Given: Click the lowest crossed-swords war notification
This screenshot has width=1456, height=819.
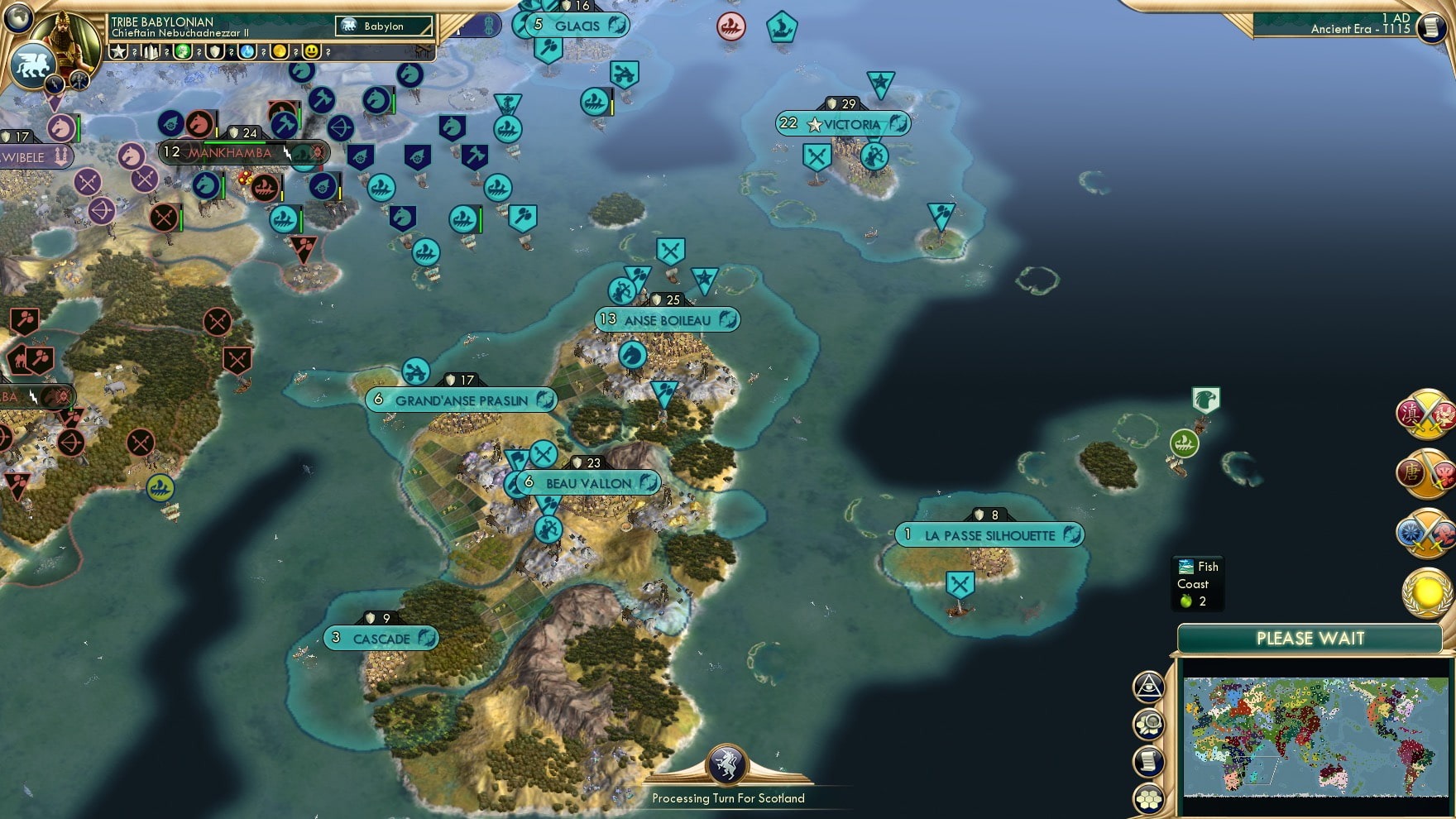Looking at the screenshot, I should (x=1426, y=531).
